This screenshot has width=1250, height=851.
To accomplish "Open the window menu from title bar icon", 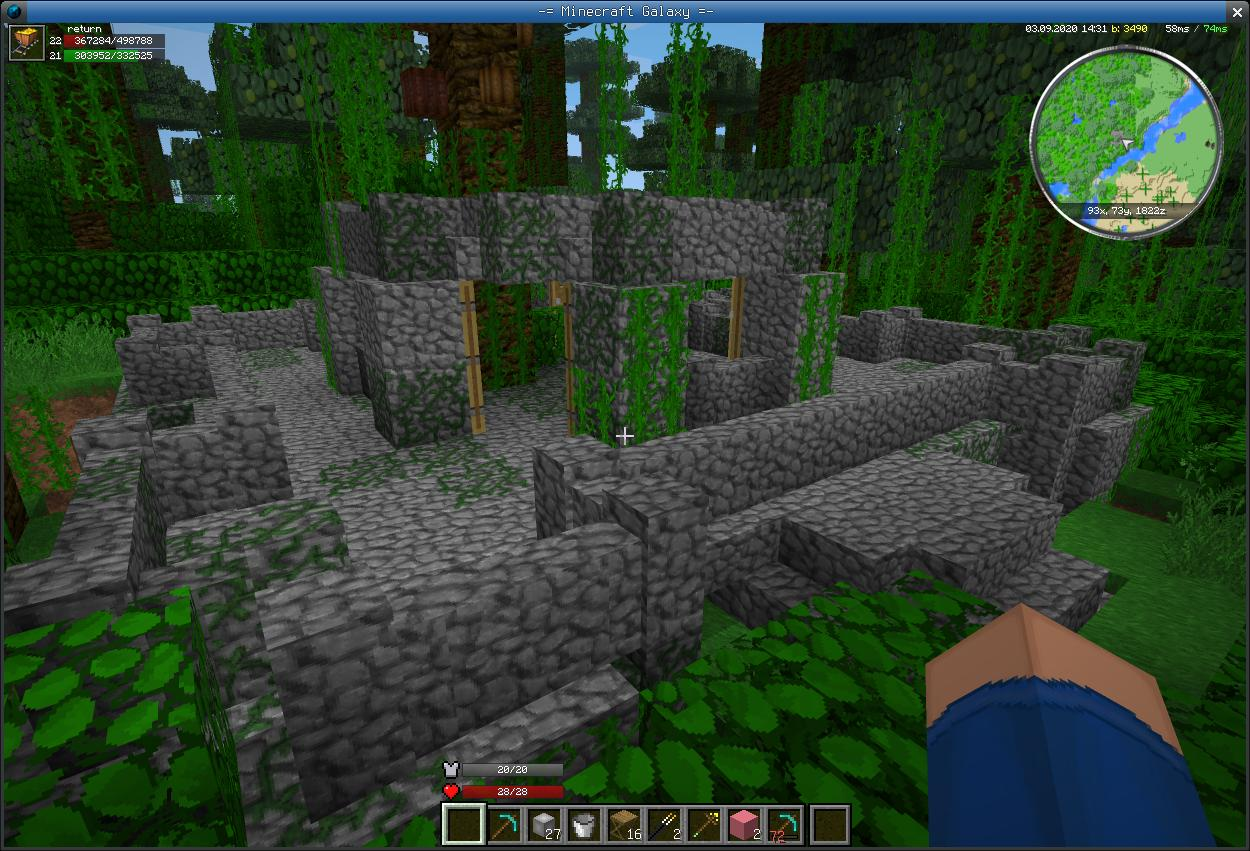I will pos(14,11).
